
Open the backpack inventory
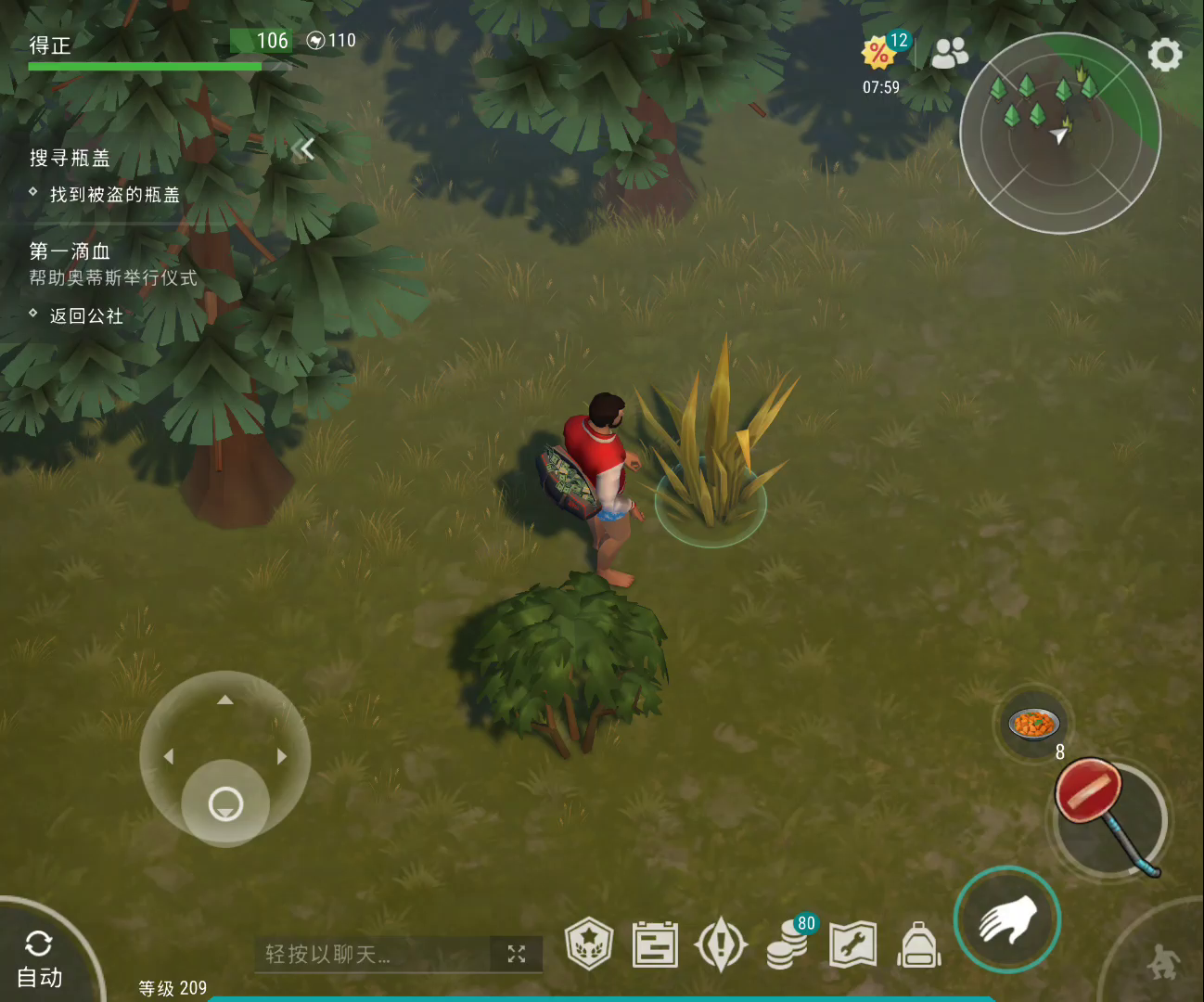point(919,945)
